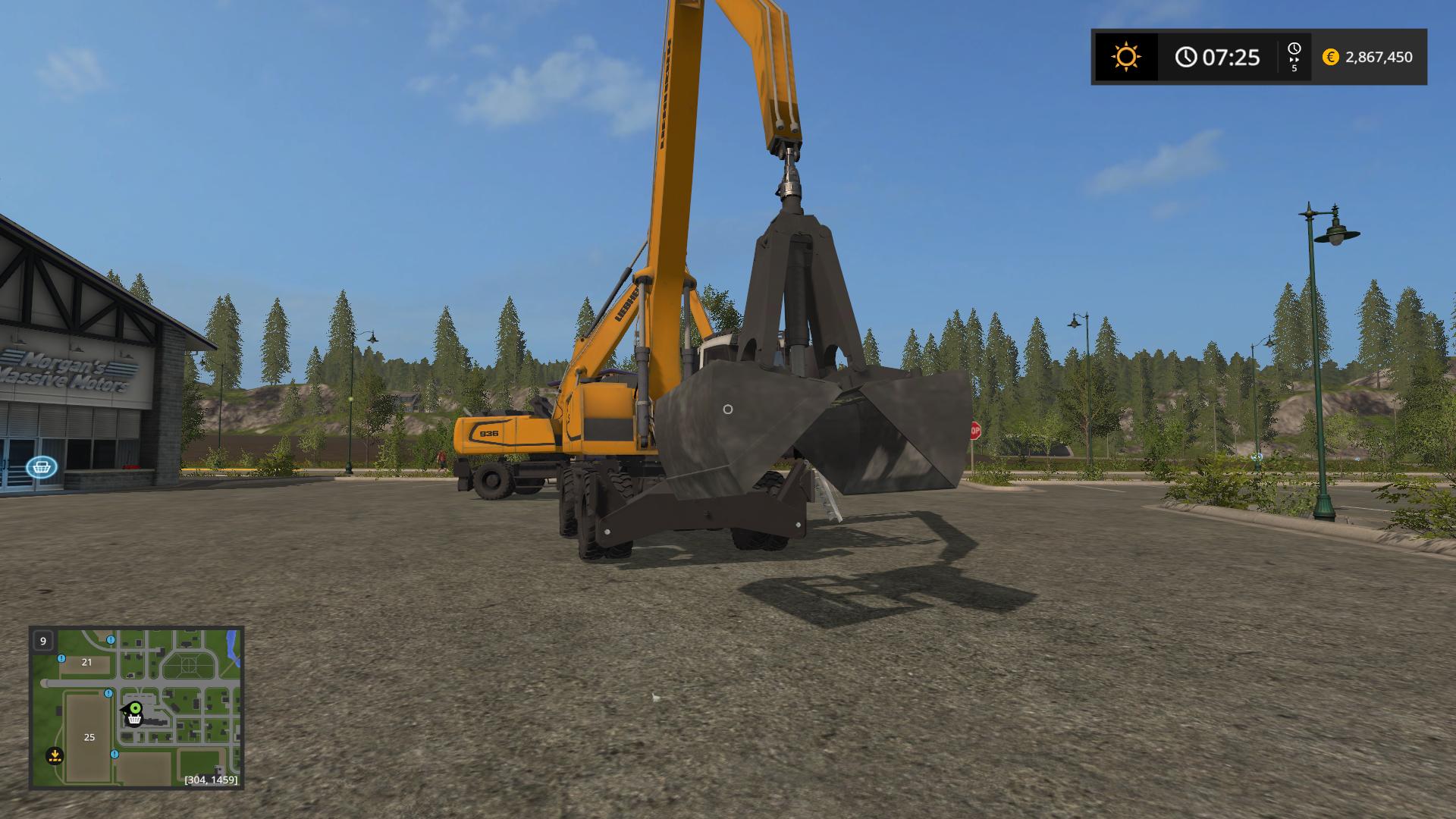Click the blue help marker at the top road

point(111,640)
